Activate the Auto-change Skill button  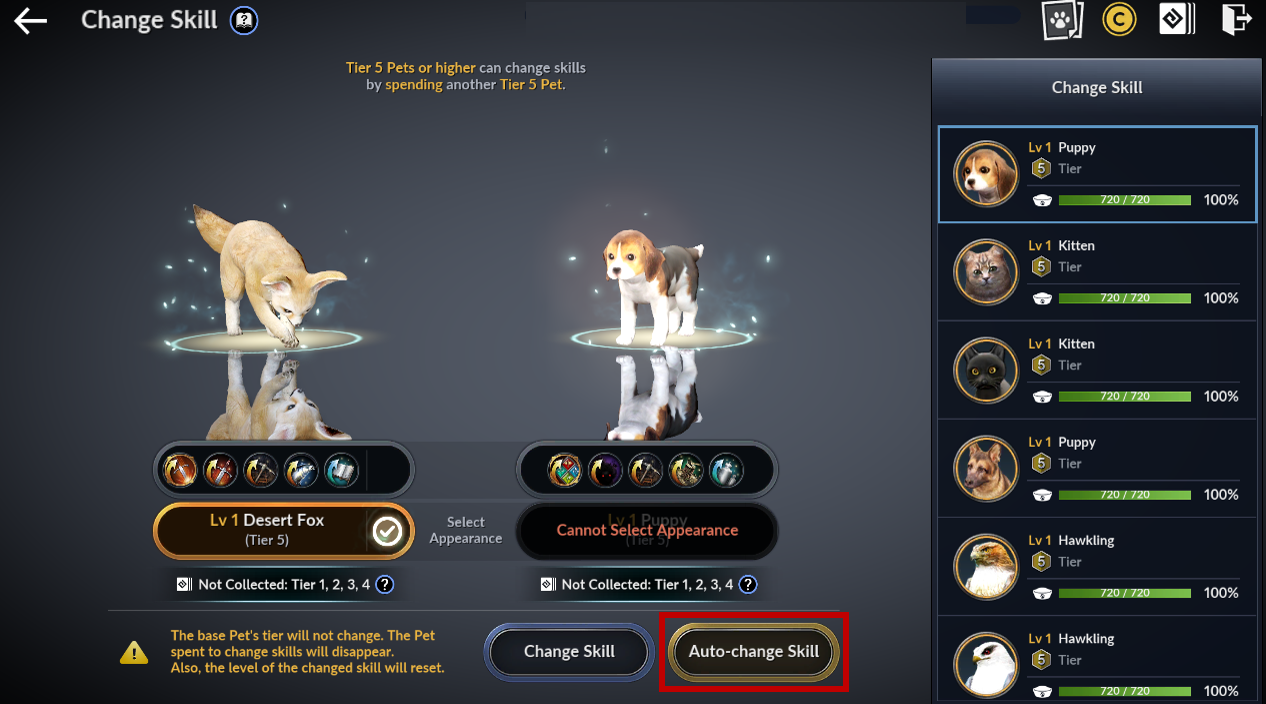coord(754,652)
